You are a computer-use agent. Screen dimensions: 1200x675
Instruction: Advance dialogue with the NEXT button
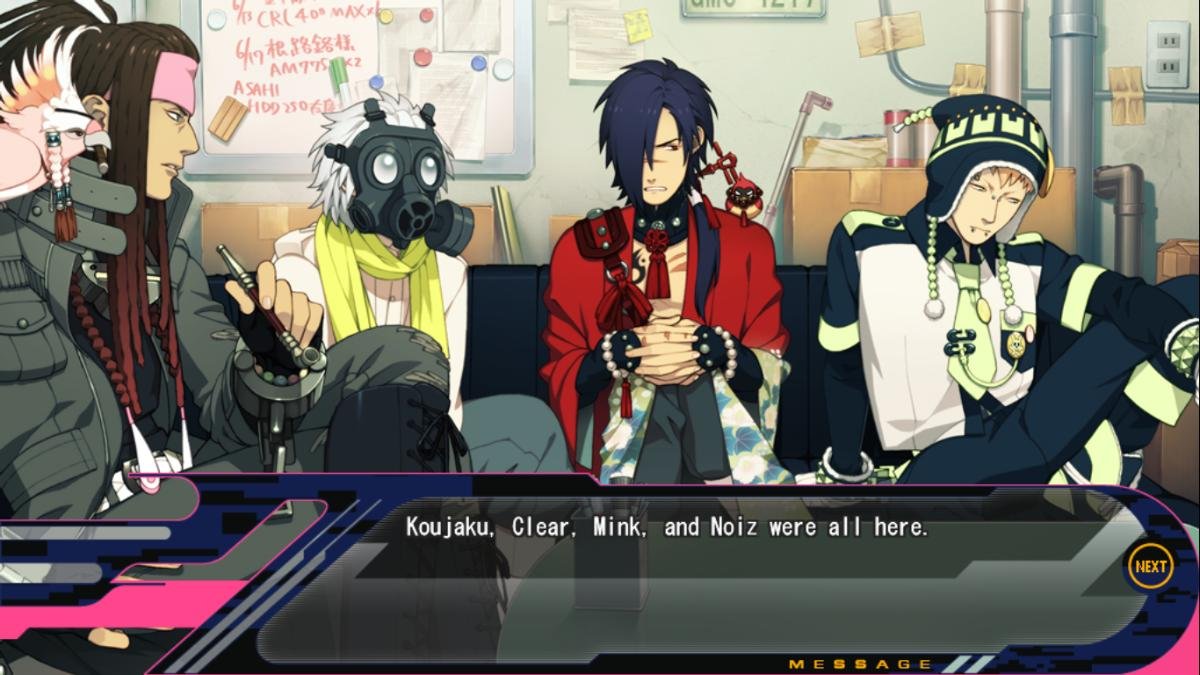coord(1150,567)
